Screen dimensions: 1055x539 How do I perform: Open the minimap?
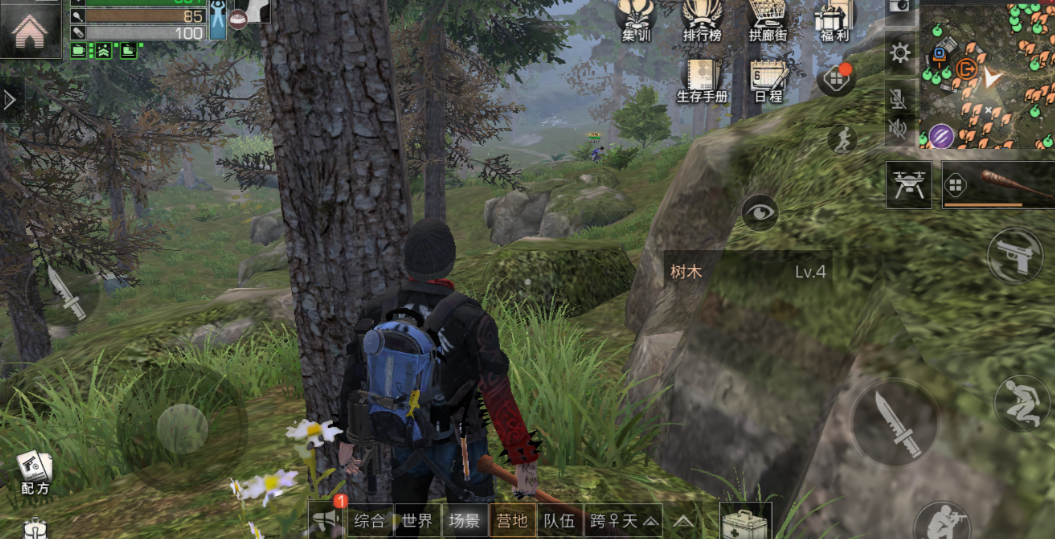(985, 74)
